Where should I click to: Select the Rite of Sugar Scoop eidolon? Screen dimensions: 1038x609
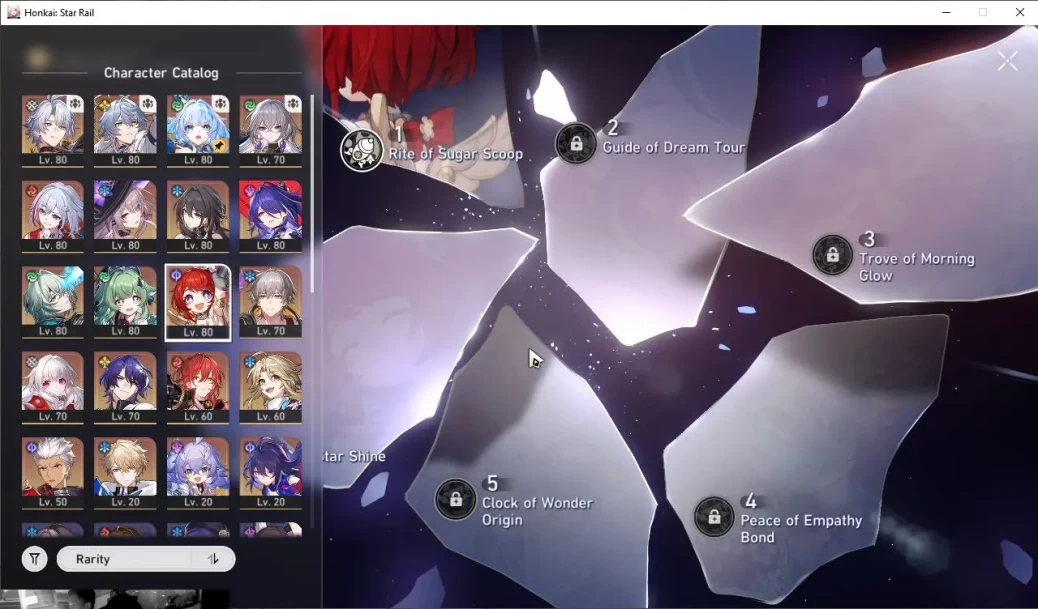pos(362,150)
